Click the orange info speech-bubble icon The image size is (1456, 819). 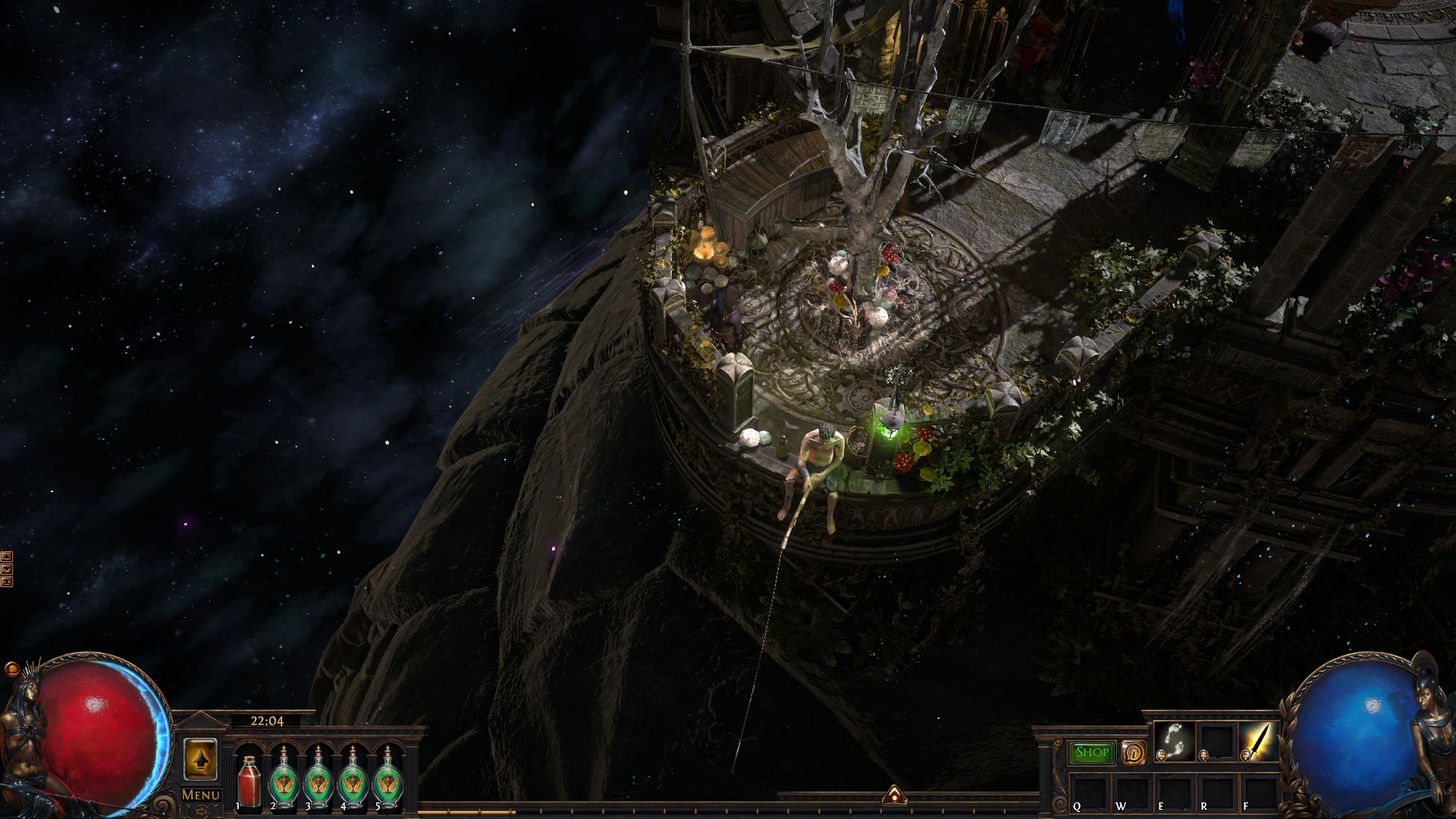coord(1133,753)
